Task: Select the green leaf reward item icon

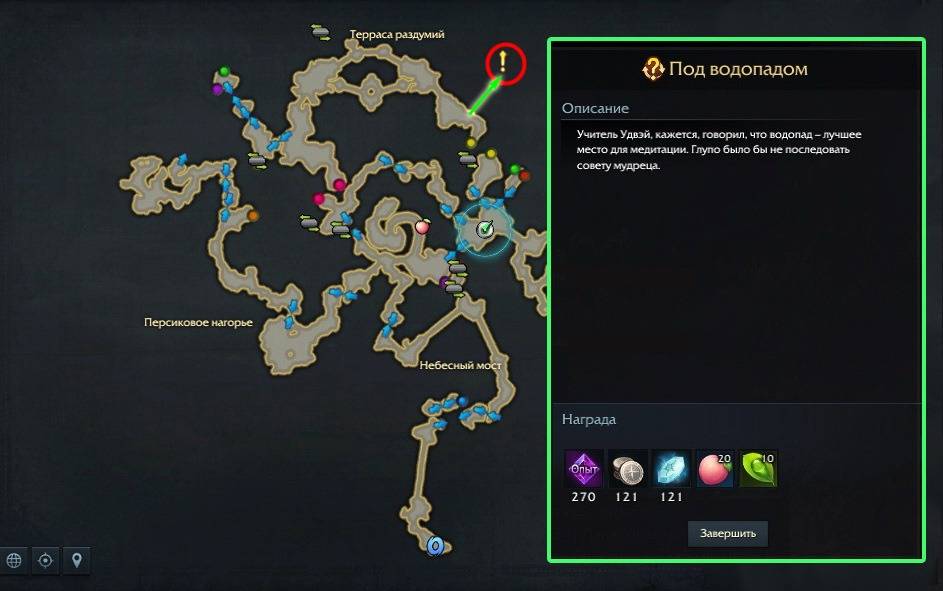Action: coord(758,468)
